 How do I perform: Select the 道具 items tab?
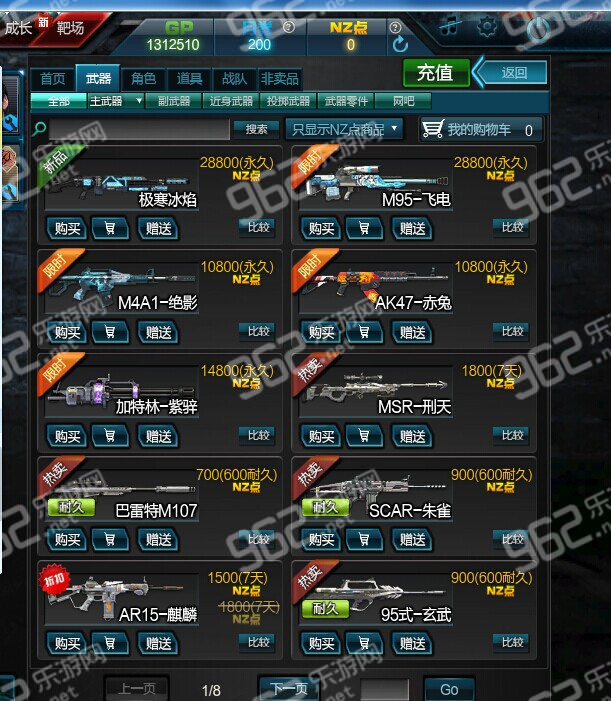pyautogui.click(x=189, y=79)
